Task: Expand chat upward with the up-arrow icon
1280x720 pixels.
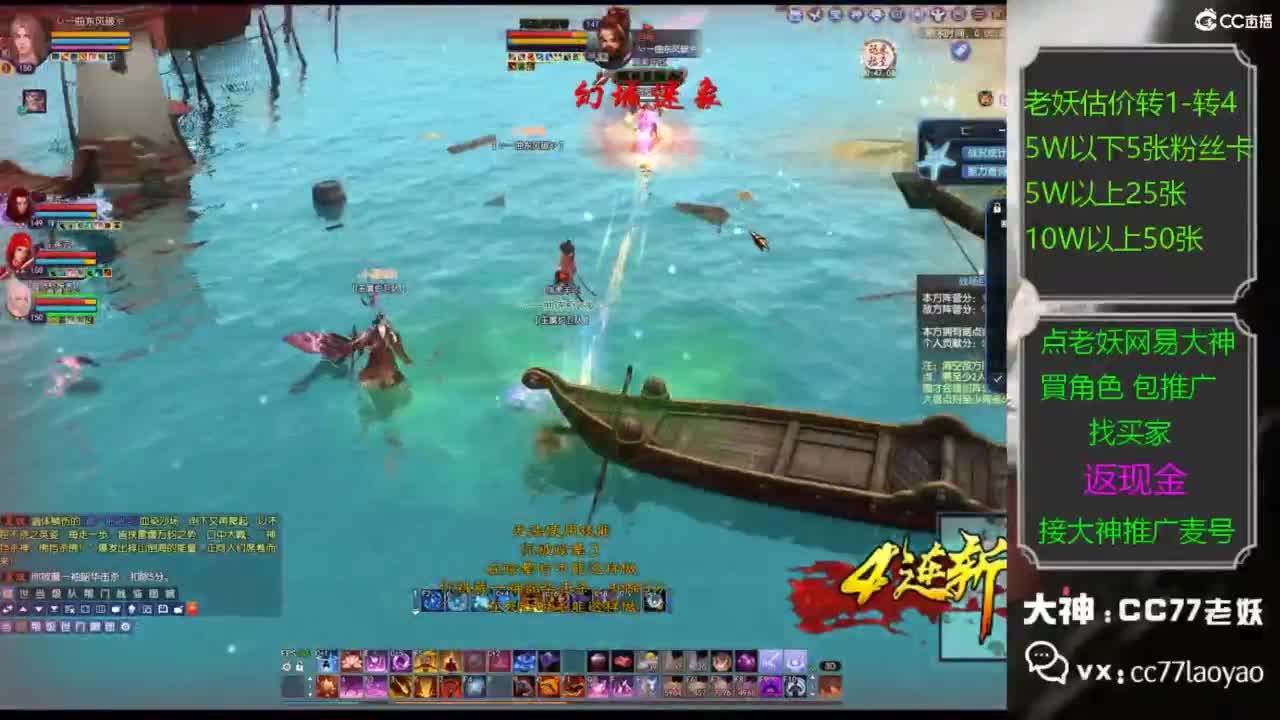Action: coord(23,609)
